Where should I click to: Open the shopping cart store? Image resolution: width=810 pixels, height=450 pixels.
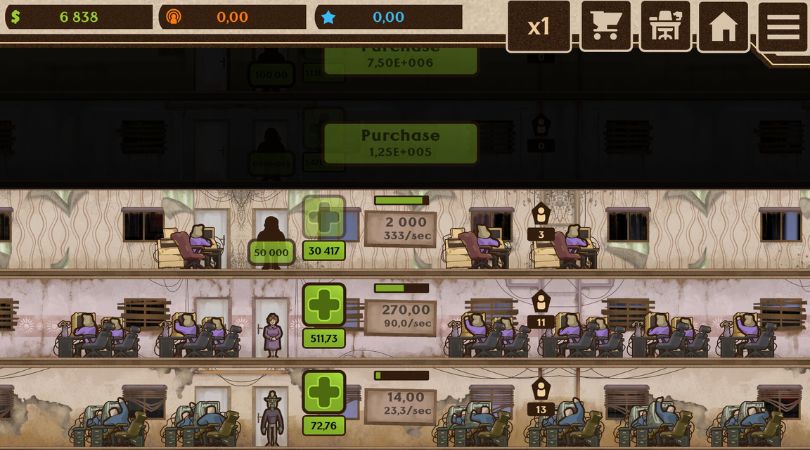pyautogui.click(x=605, y=26)
